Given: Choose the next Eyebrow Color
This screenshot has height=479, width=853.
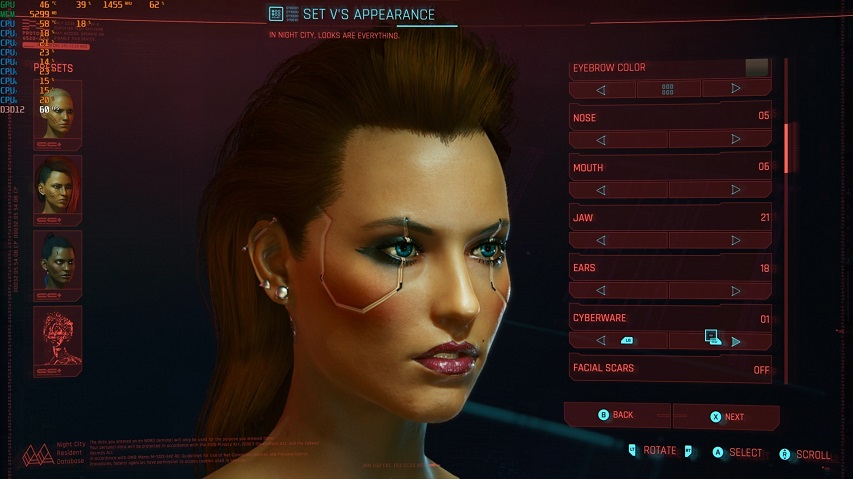Looking at the screenshot, I should pyautogui.click(x=736, y=89).
